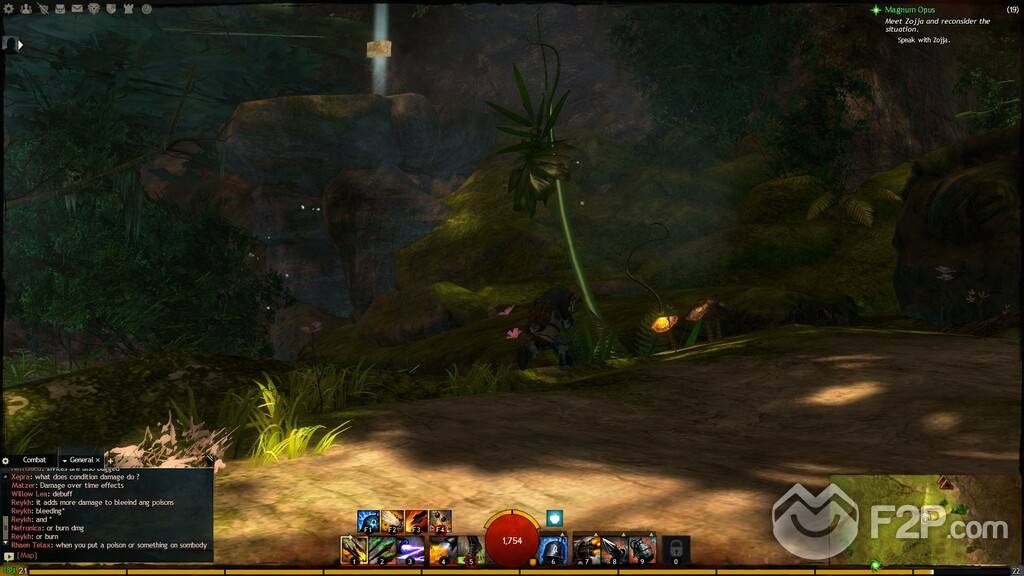Close the General chat tab

point(97,460)
